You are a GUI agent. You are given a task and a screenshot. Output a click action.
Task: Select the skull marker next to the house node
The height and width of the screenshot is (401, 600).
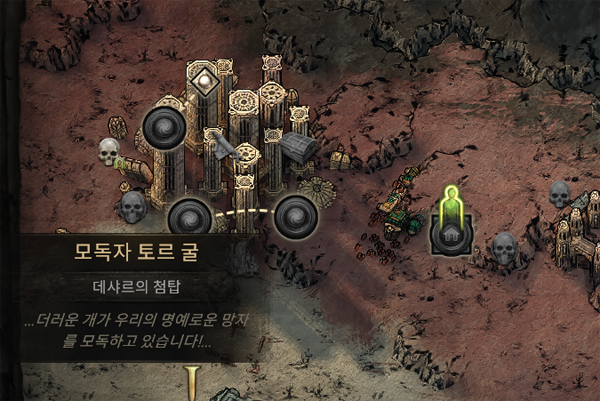504,245
